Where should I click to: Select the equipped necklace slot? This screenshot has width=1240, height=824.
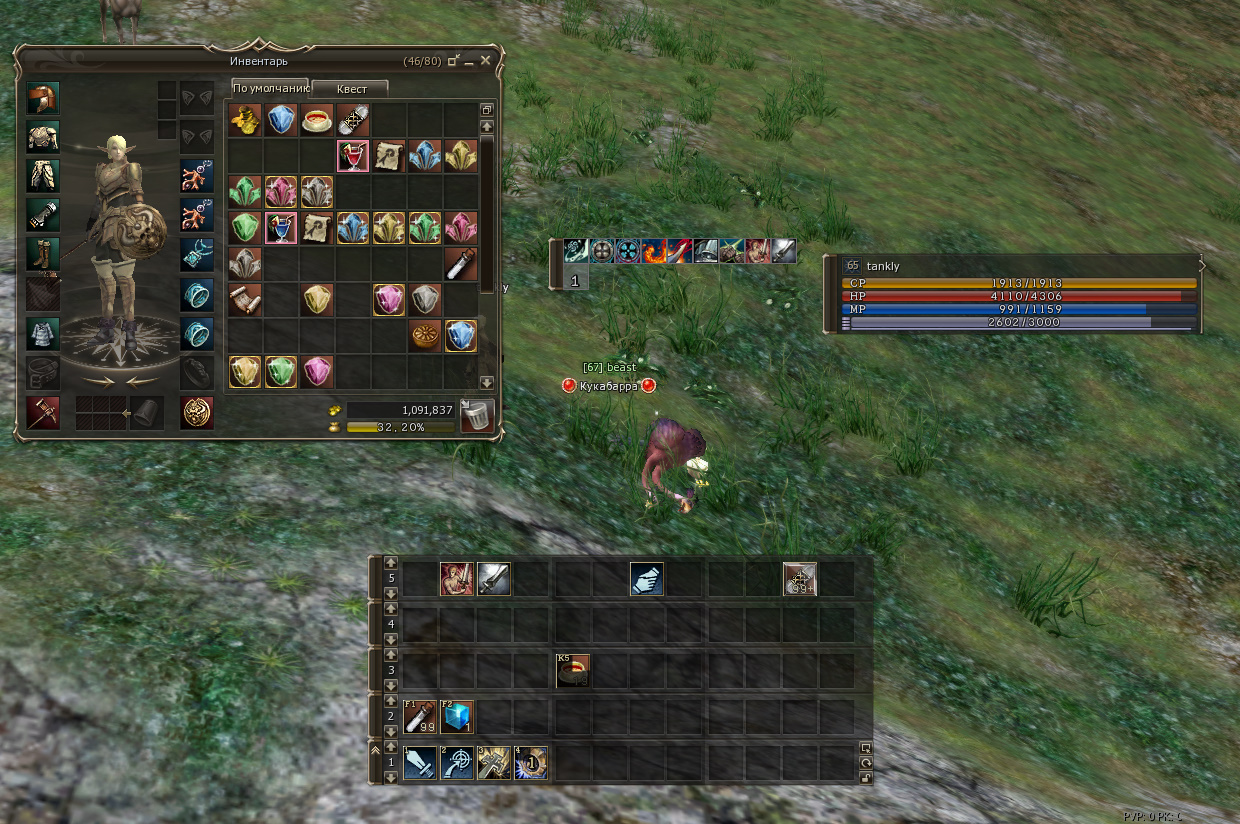tap(197, 254)
